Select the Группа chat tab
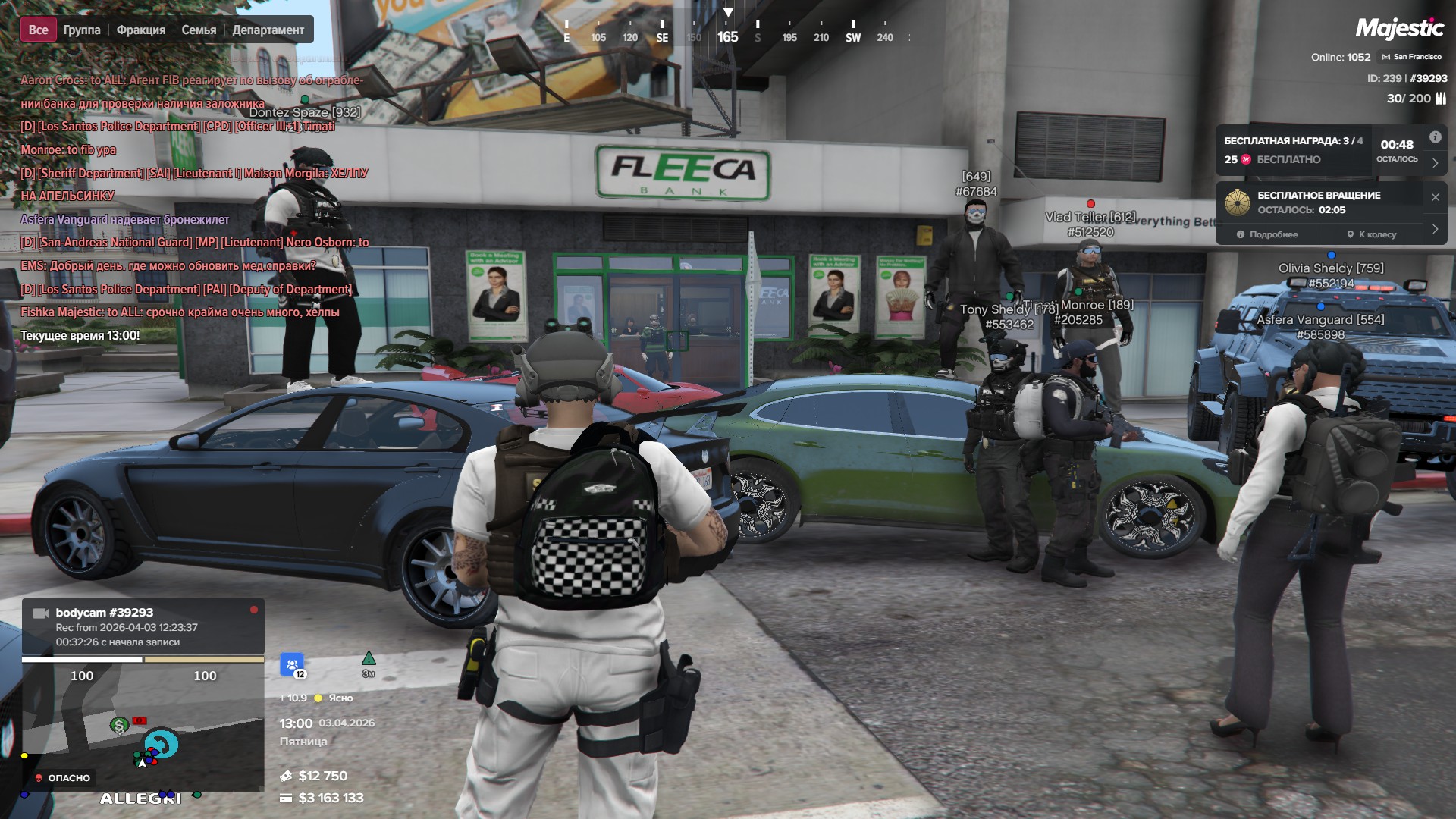 (x=82, y=30)
